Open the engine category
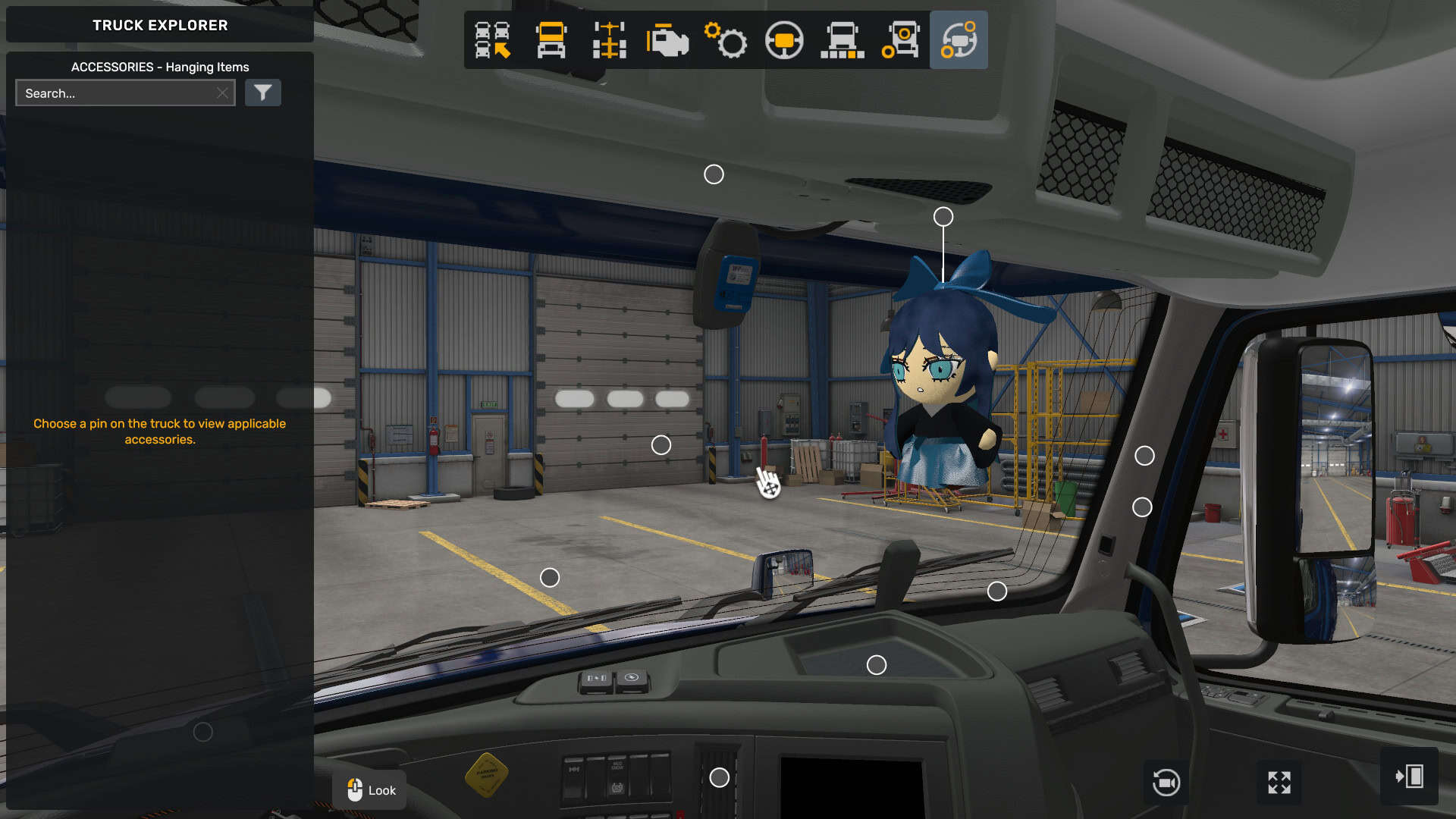Screen dimensions: 1456x819 [x=667, y=40]
